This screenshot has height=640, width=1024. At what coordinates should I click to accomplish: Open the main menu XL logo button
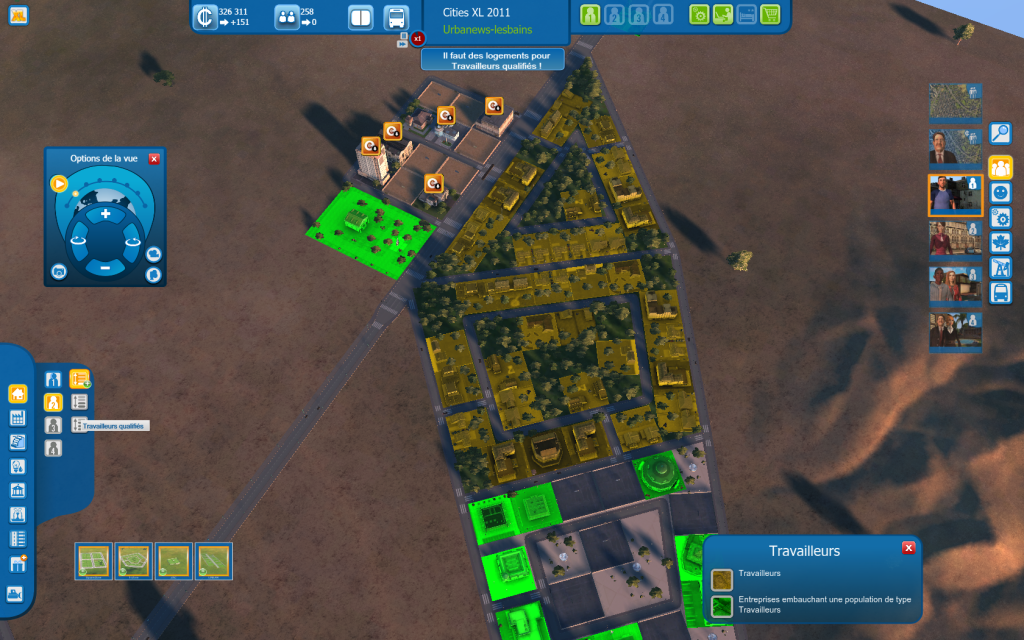17,15
